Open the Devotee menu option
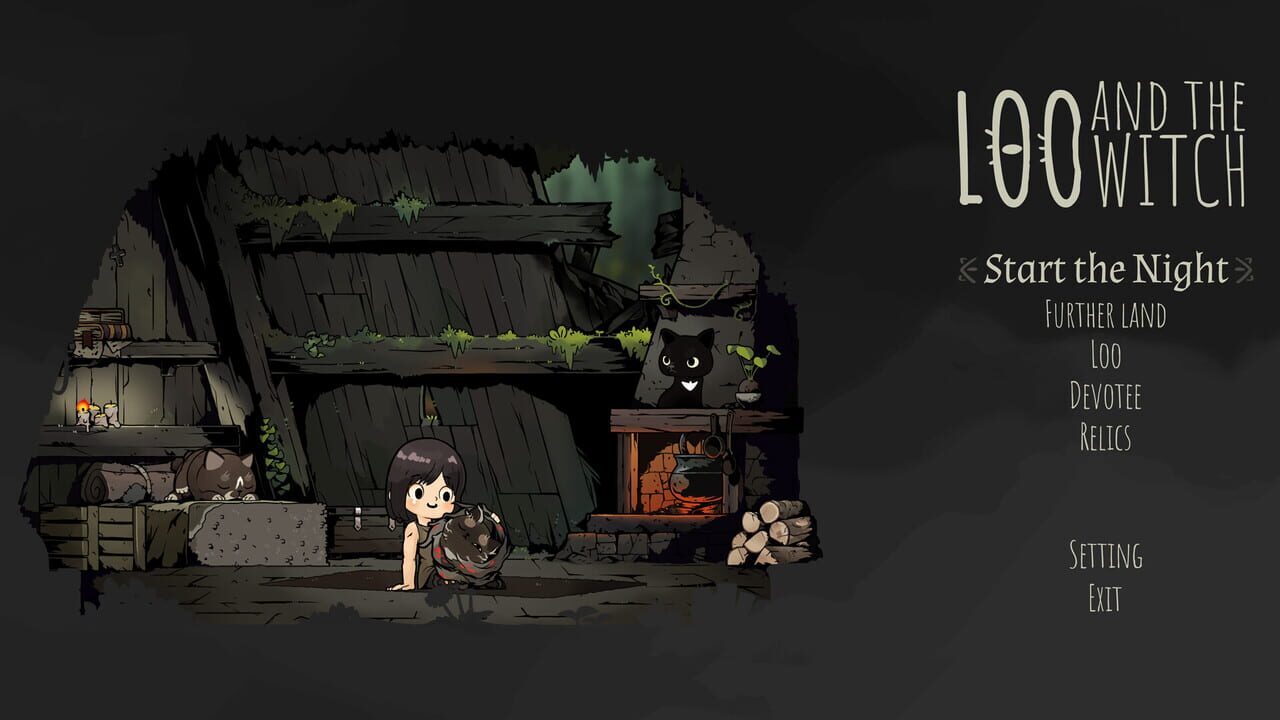 1108,393
